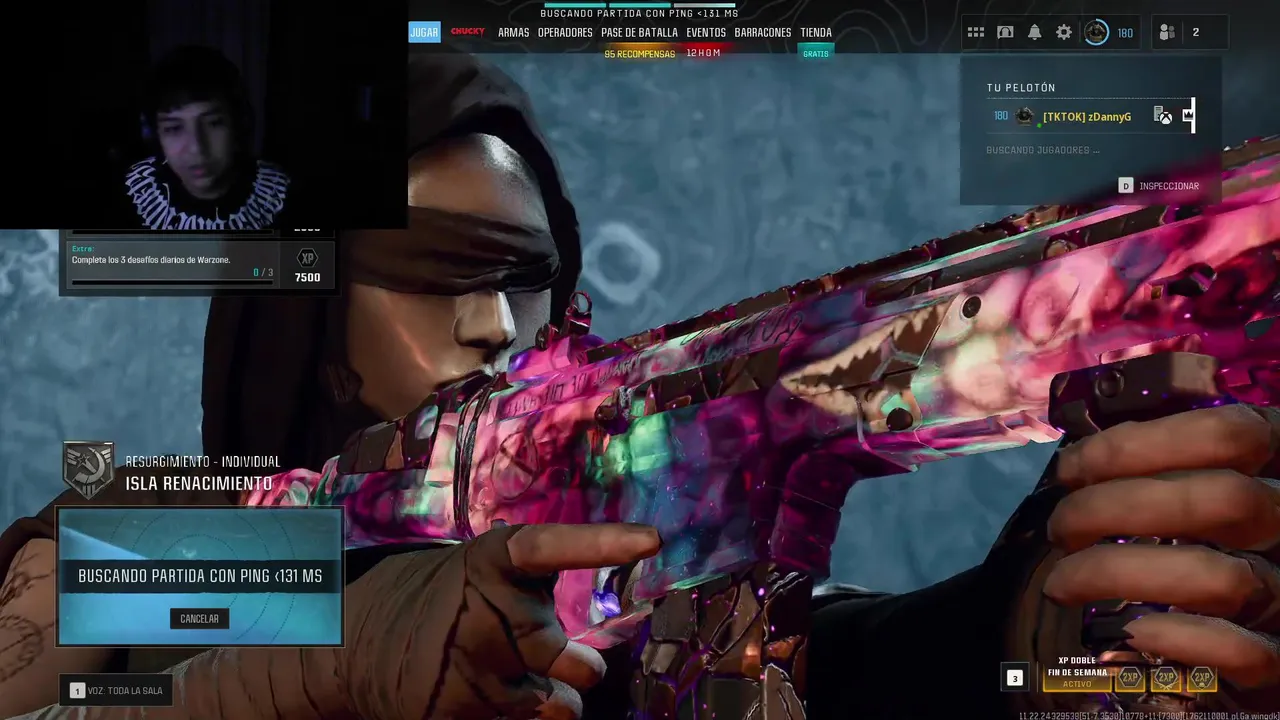The height and width of the screenshot is (720, 1280).
Task: Select squad member zDannyG row
Action: pyautogui.click(x=1087, y=117)
